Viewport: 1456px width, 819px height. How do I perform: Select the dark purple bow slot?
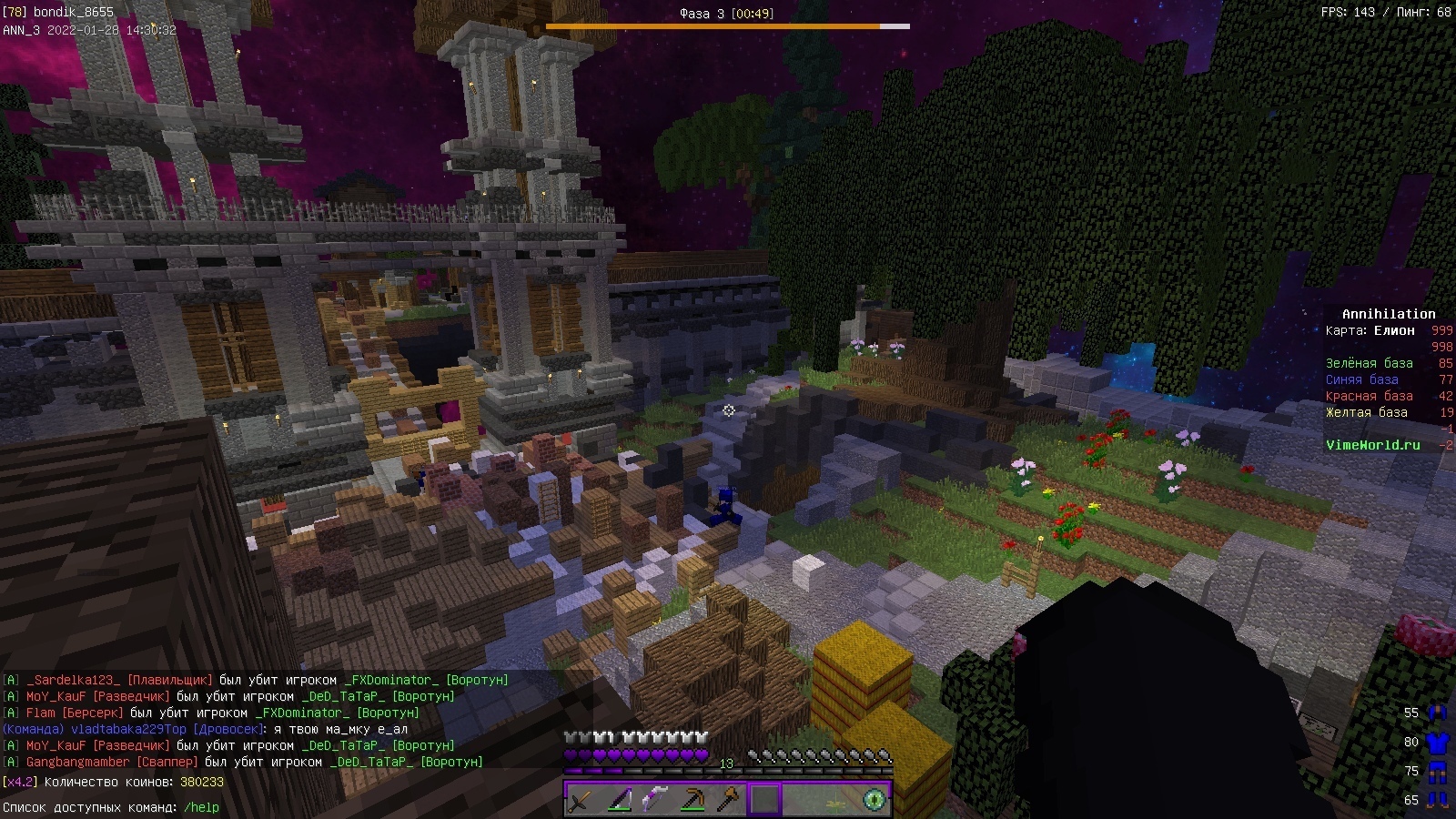tap(619, 800)
